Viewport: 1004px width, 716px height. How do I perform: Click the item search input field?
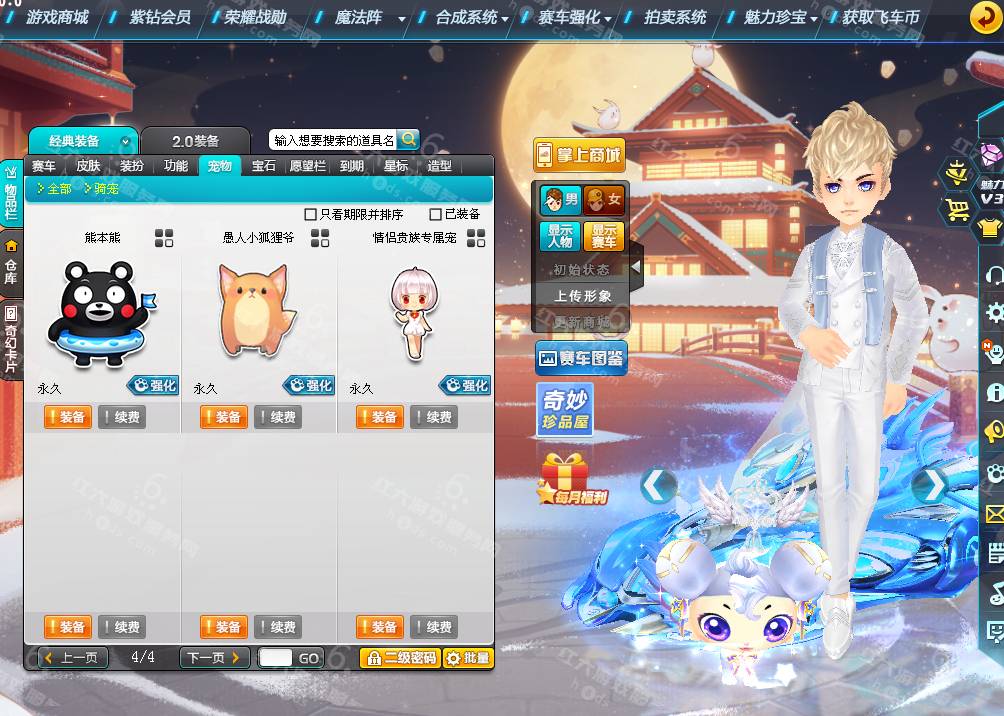[333, 141]
